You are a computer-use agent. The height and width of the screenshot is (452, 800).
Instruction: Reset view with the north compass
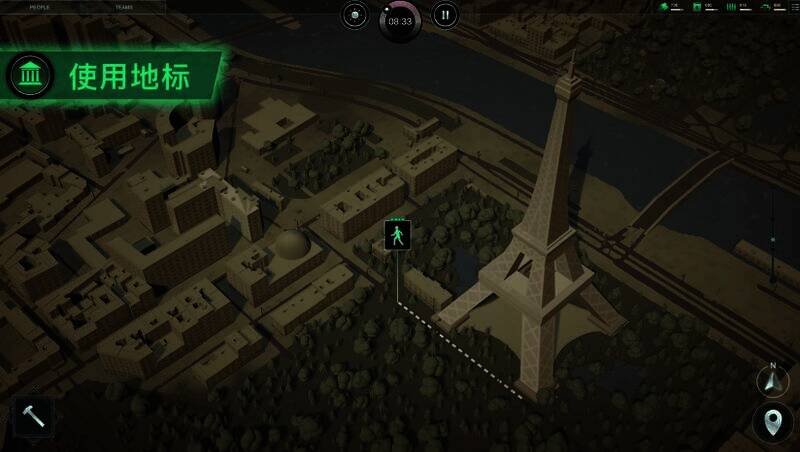click(x=773, y=380)
